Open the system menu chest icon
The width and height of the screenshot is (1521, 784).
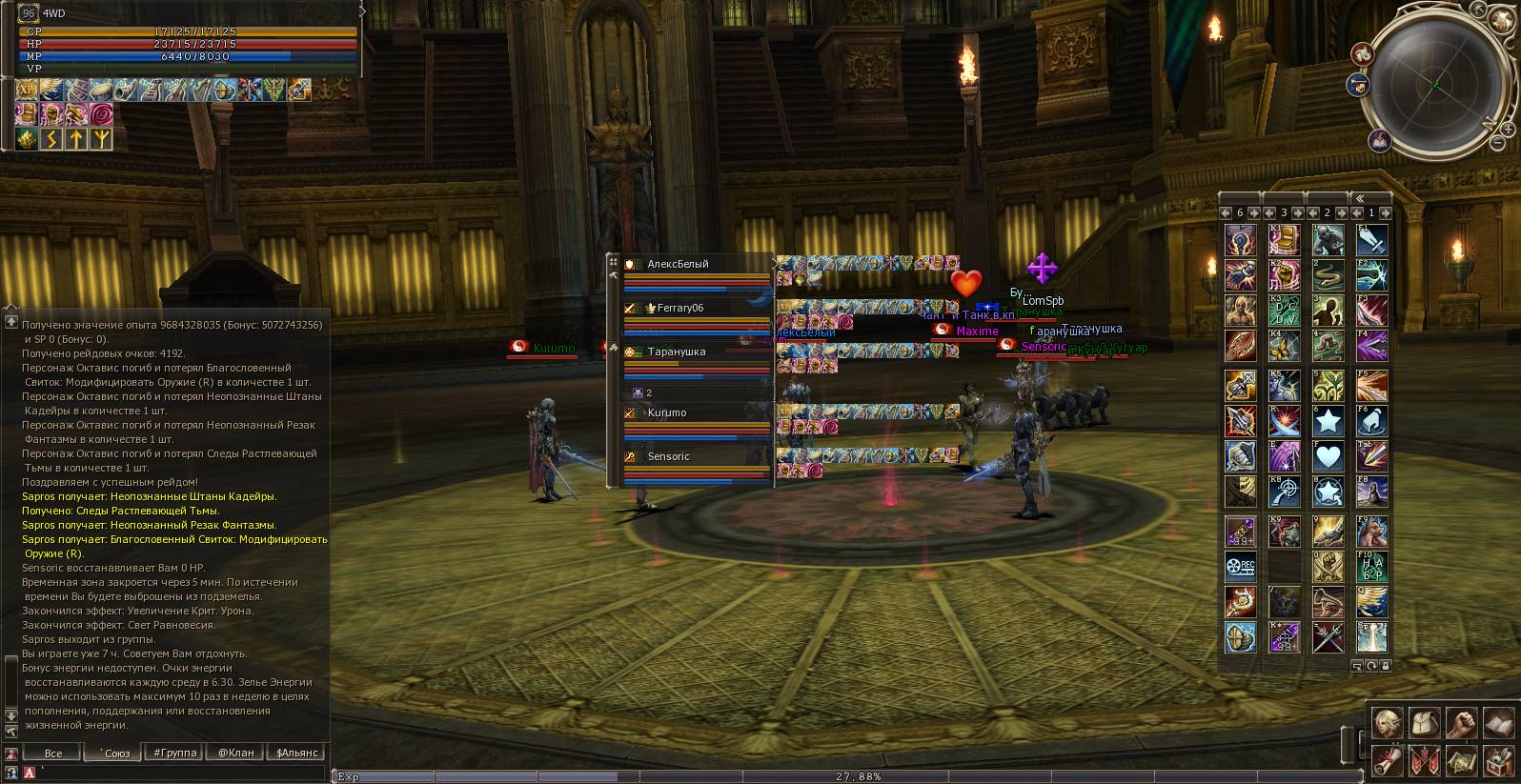coord(1497,760)
